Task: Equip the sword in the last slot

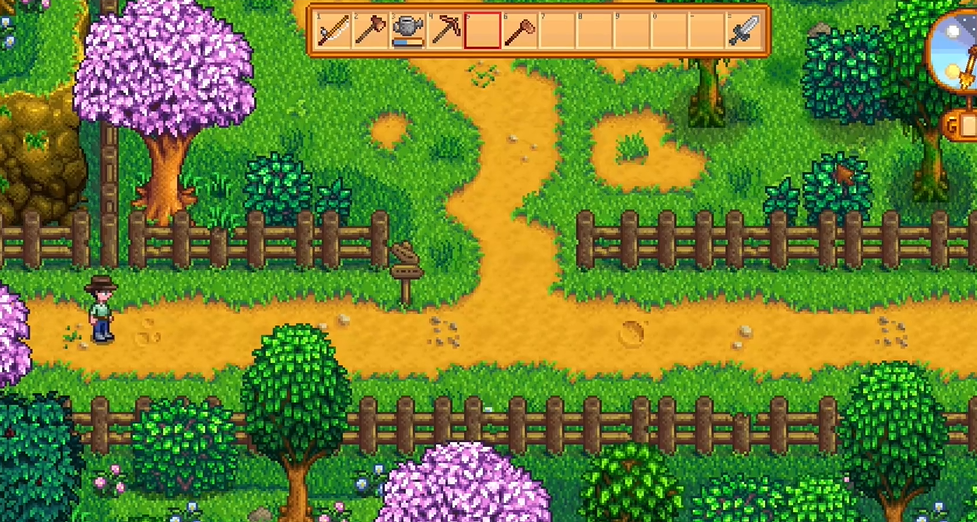Action: [744, 31]
